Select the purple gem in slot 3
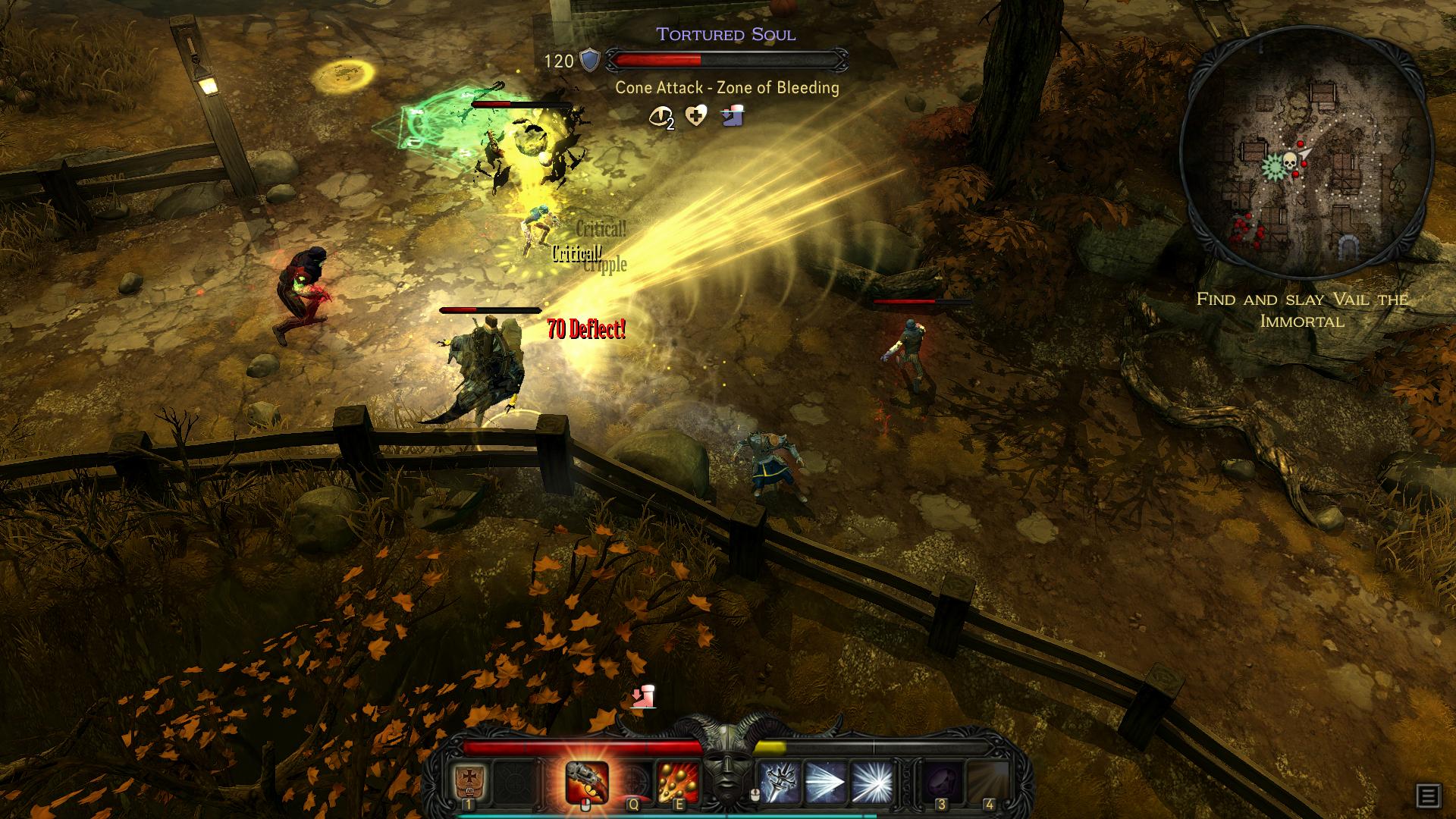 pos(941,783)
